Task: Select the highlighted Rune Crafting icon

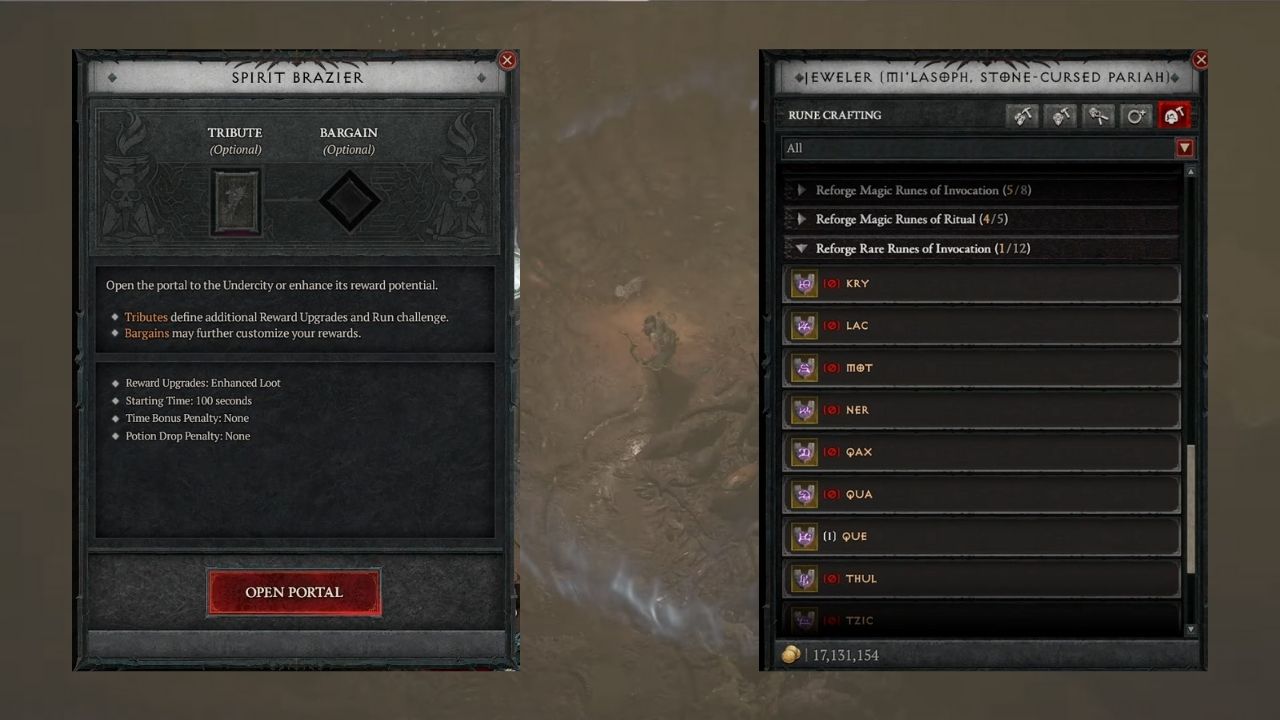Action: pyautogui.click(x=1174, y=115)
